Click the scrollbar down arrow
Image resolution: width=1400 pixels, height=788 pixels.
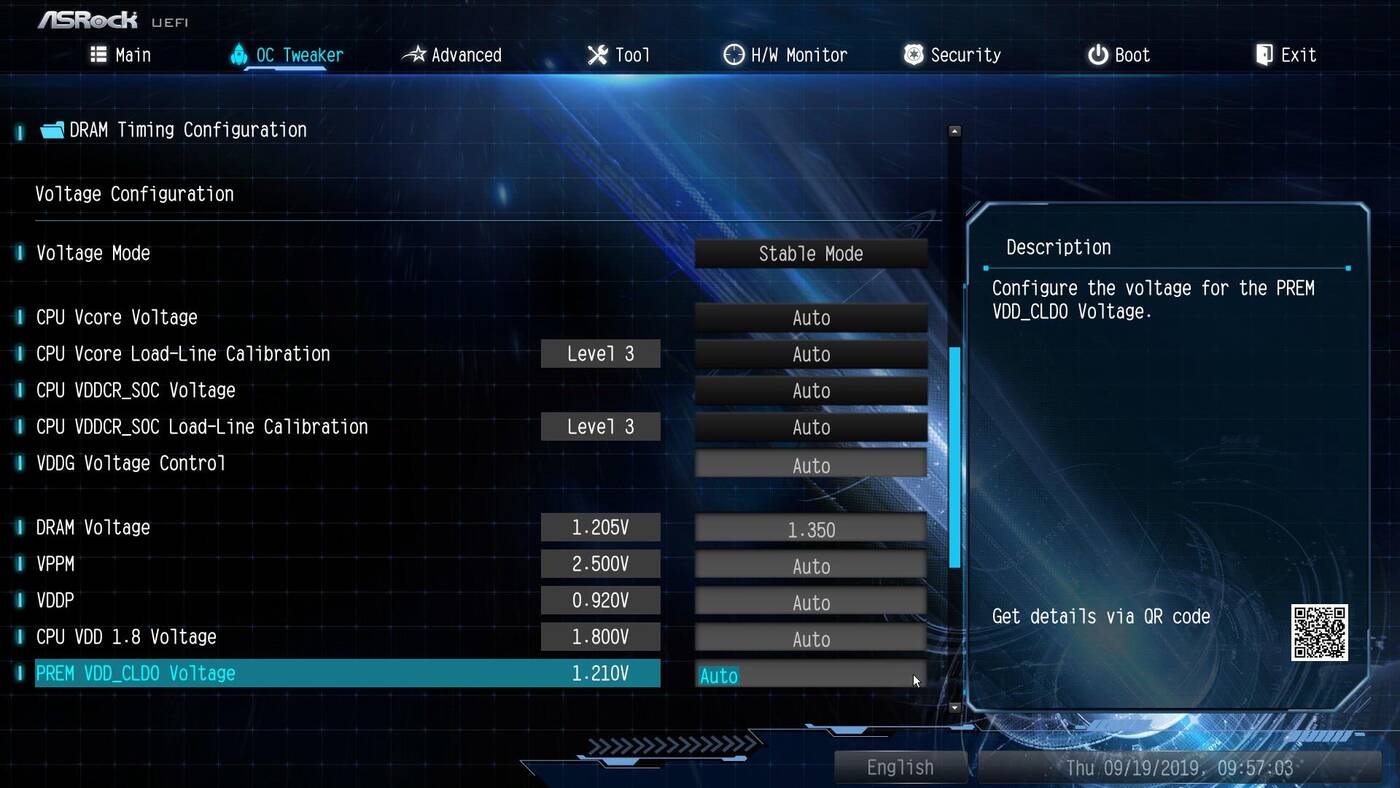coord(954,708)
